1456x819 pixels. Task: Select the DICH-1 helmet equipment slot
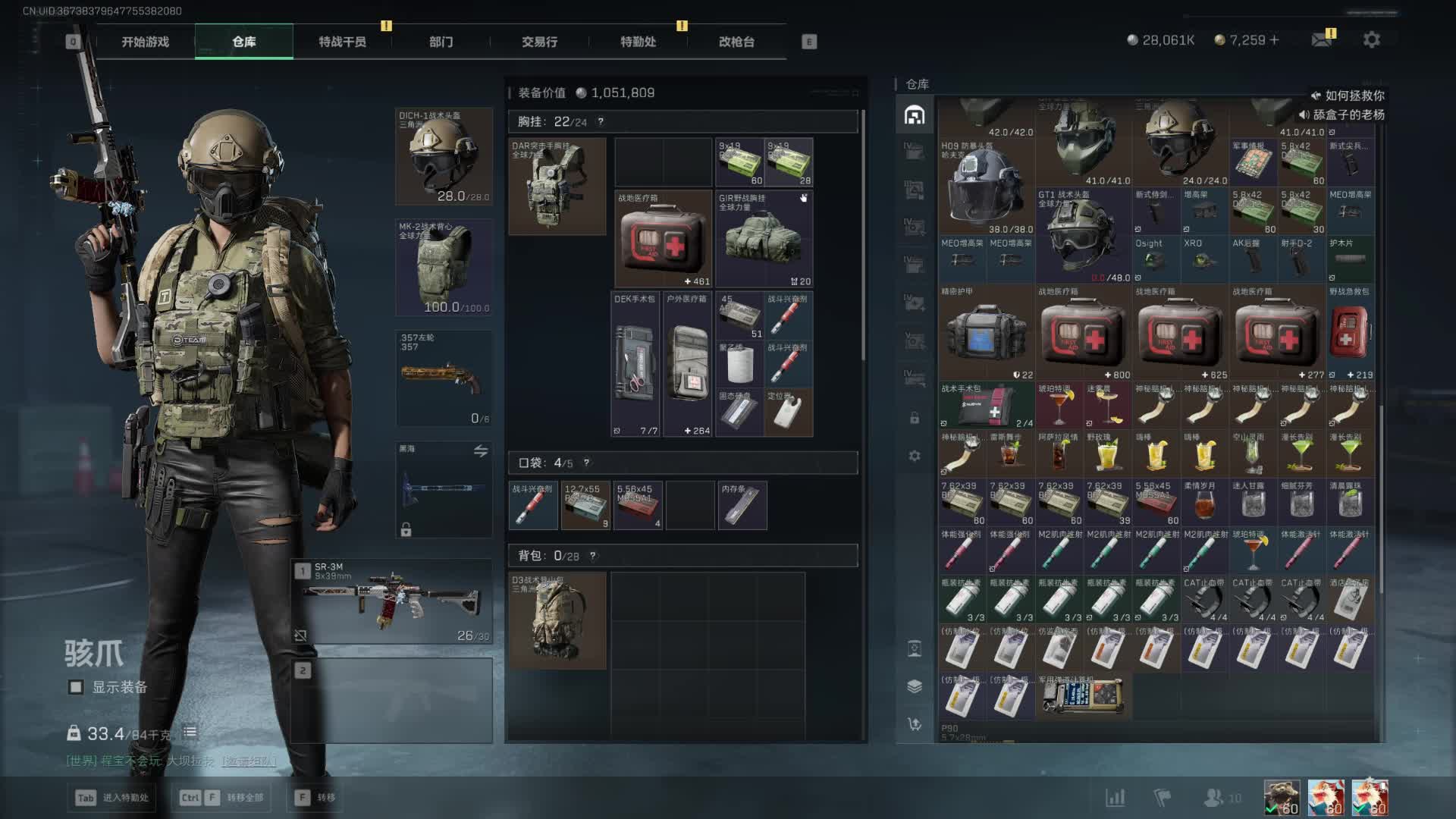444,157
